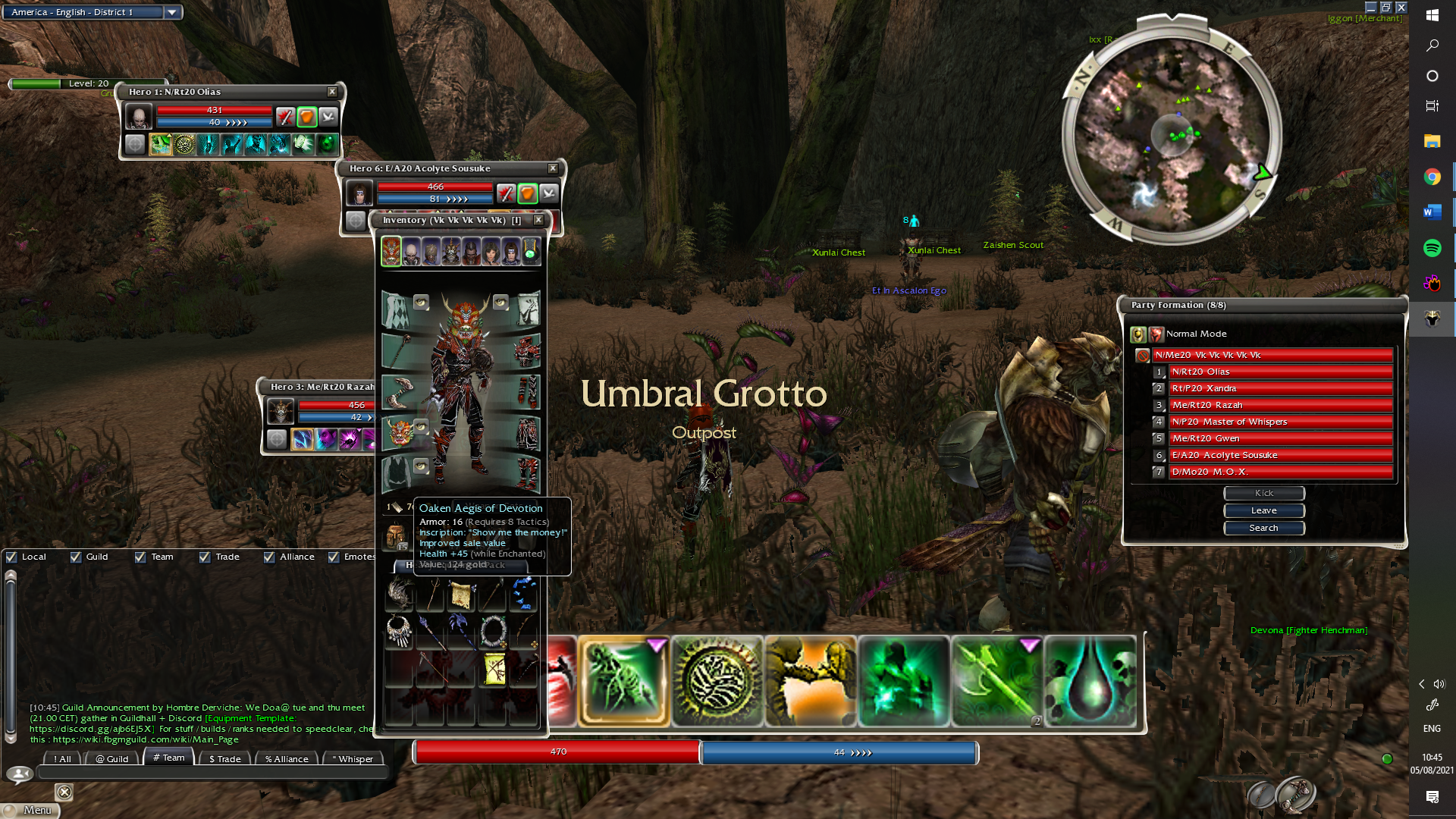The width and height of the screenshot is (1456, 819).
Task: Uncheck the Guild chat filter
Action: pyautogui.click(x=76, y=557)
